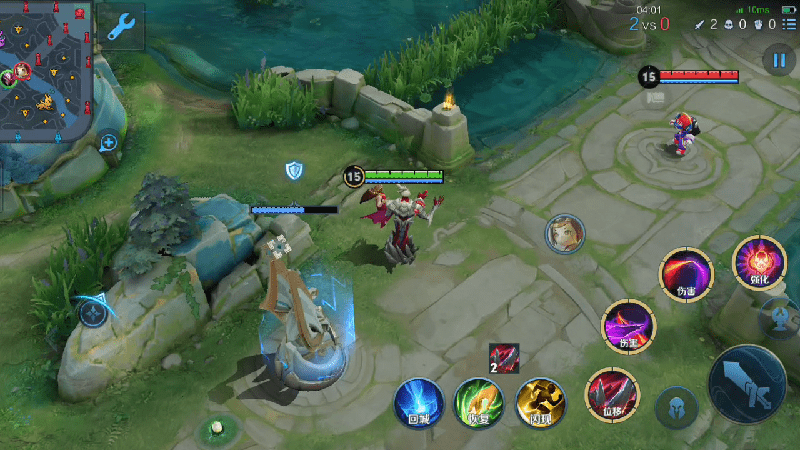Pause the match with the pause button

[778, 60]
